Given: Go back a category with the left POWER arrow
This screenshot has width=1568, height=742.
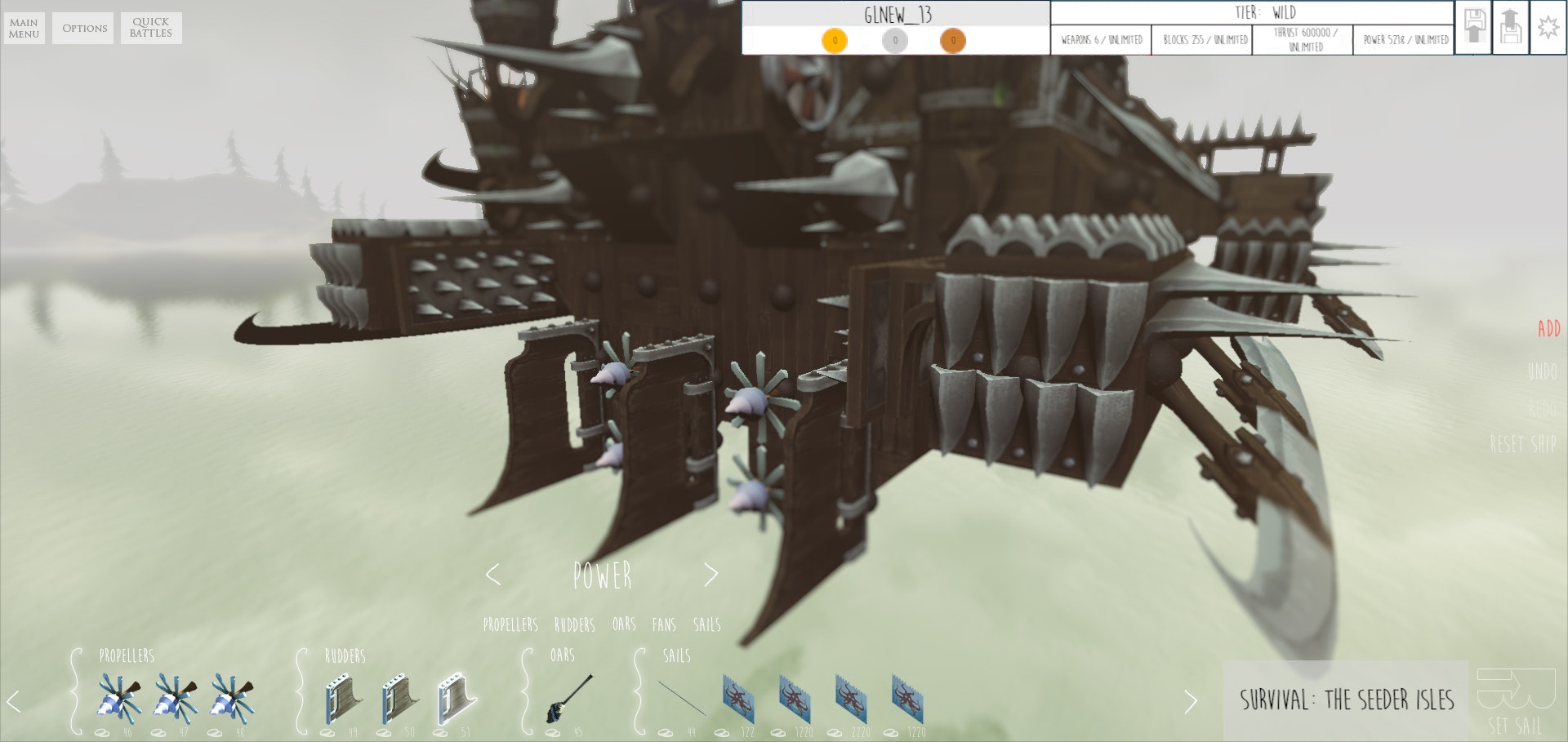Looking at the screenshot, I should tap(493, 574).
